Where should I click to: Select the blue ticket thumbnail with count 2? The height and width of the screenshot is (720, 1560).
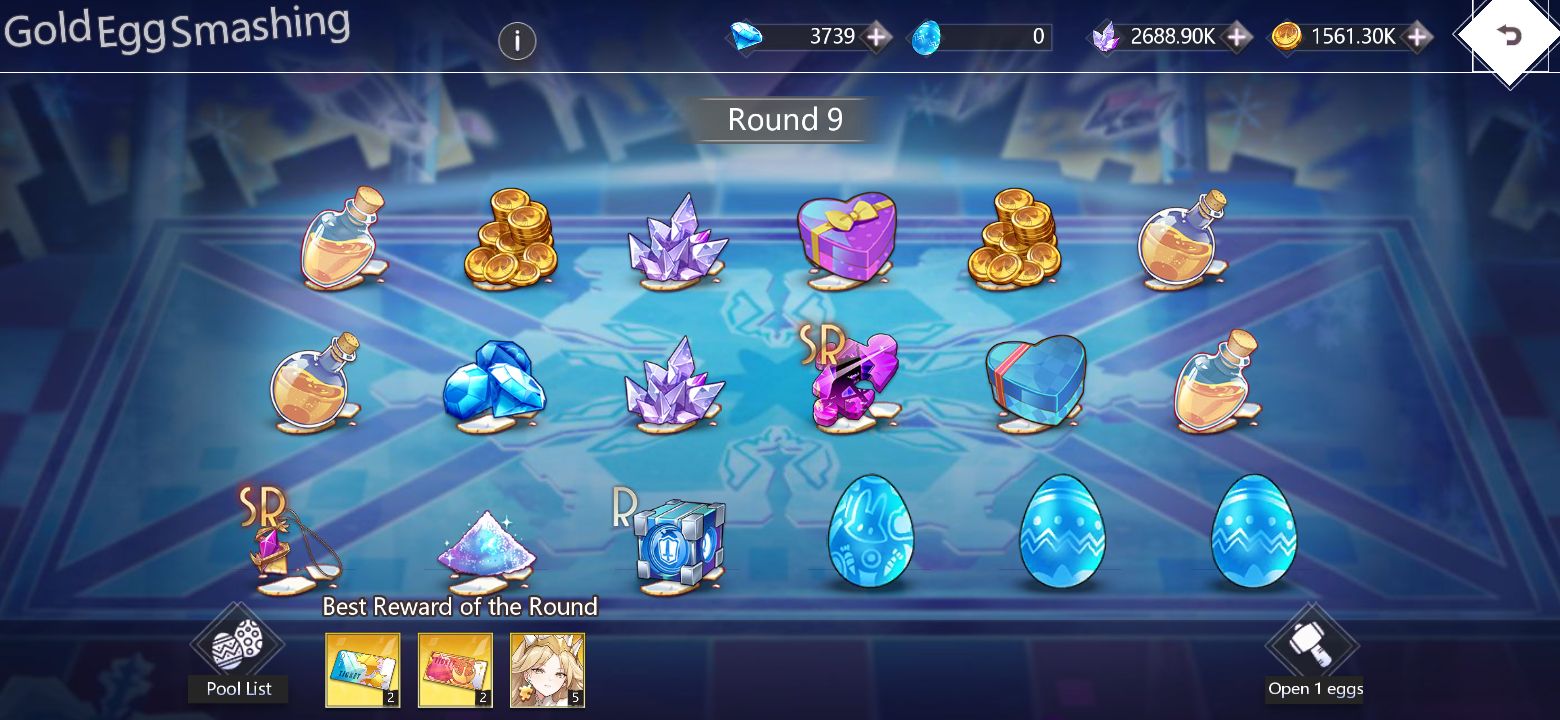(x=362, y=670)
